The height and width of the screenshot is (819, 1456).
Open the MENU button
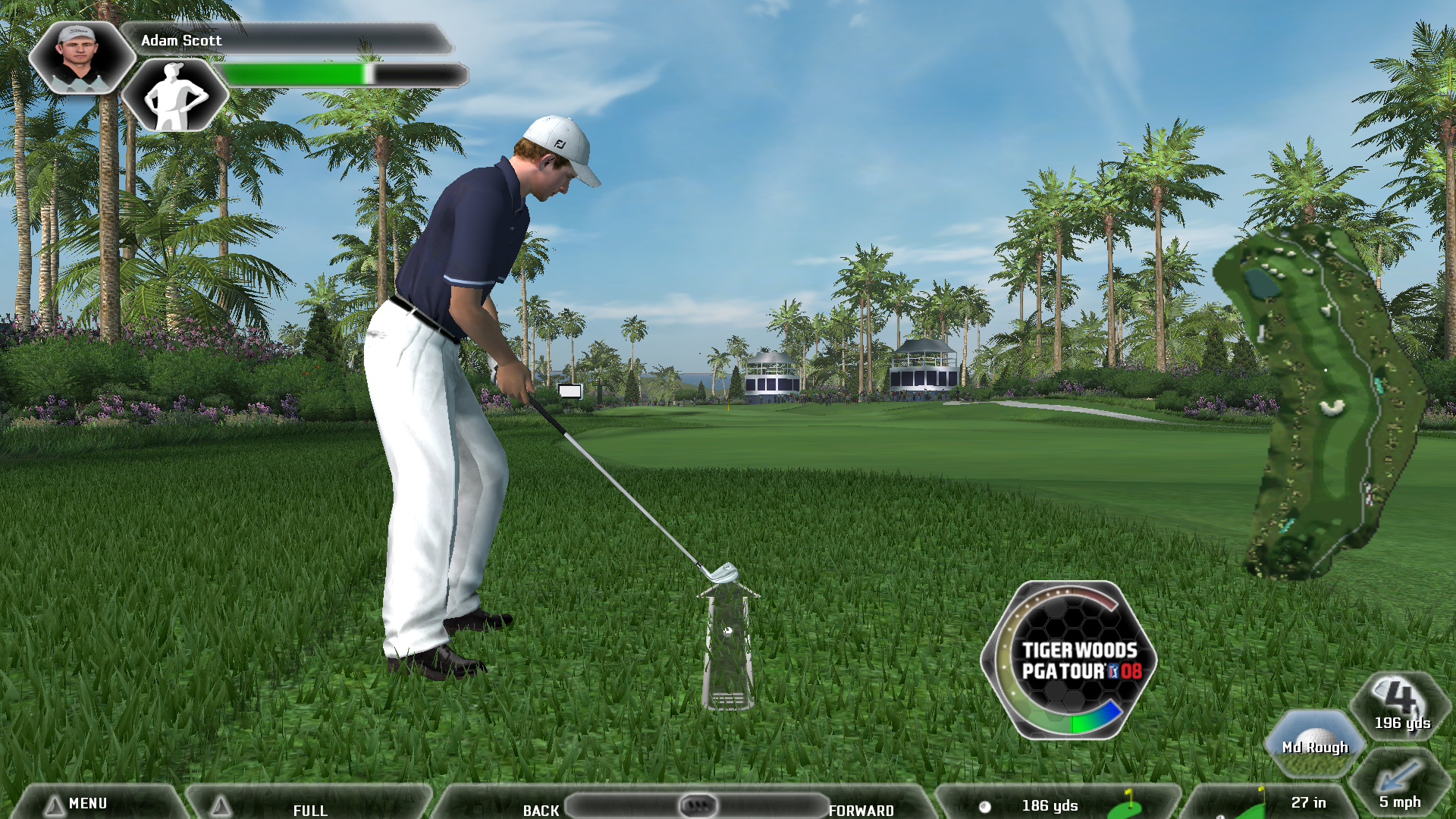click(x=87, y=803)
